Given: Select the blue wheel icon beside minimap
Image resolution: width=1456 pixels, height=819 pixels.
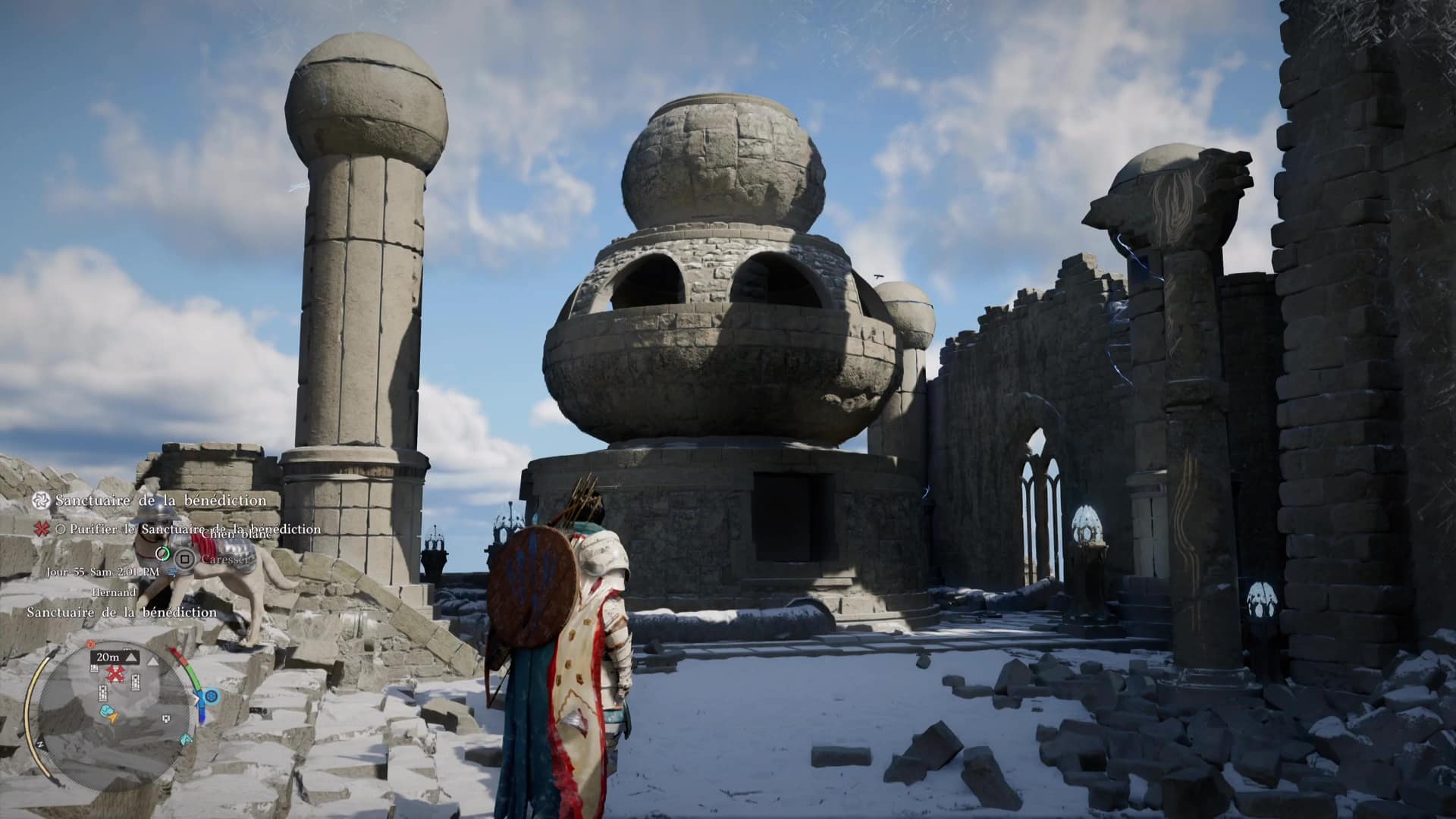Looking at the screenshot, I should [212, 696].
